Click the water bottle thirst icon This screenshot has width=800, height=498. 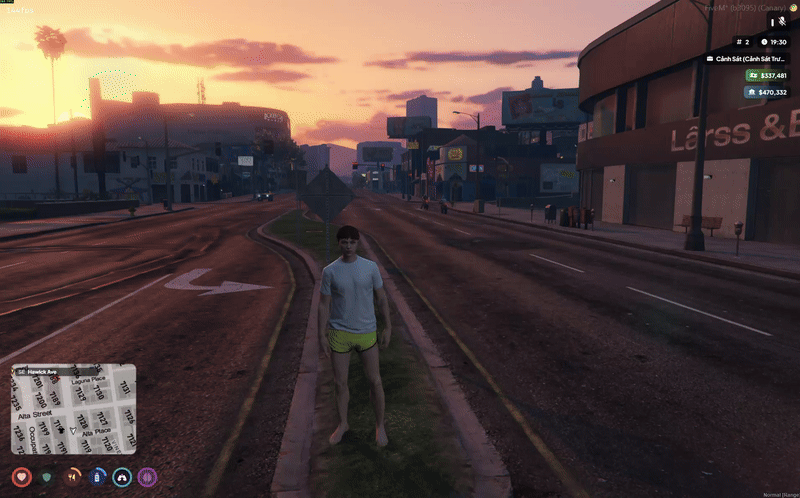point(97,477)
